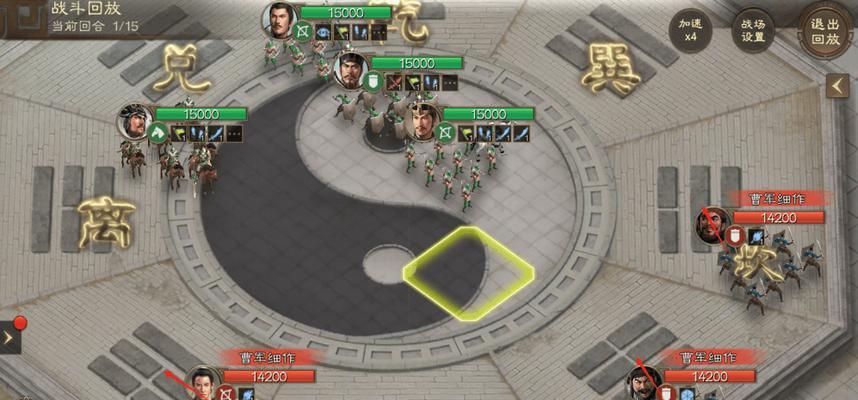Collapse the right-side panel arrow

point(838,87)
